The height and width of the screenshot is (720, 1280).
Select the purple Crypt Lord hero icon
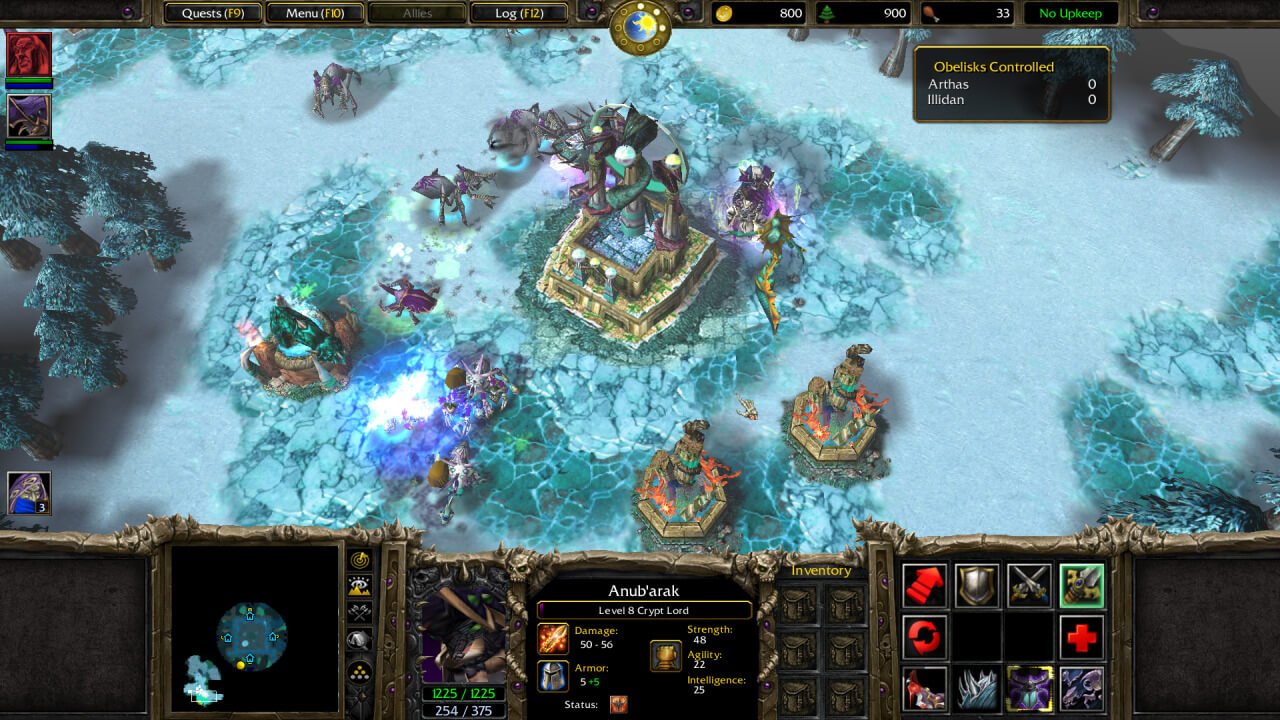tap(28, 116)
